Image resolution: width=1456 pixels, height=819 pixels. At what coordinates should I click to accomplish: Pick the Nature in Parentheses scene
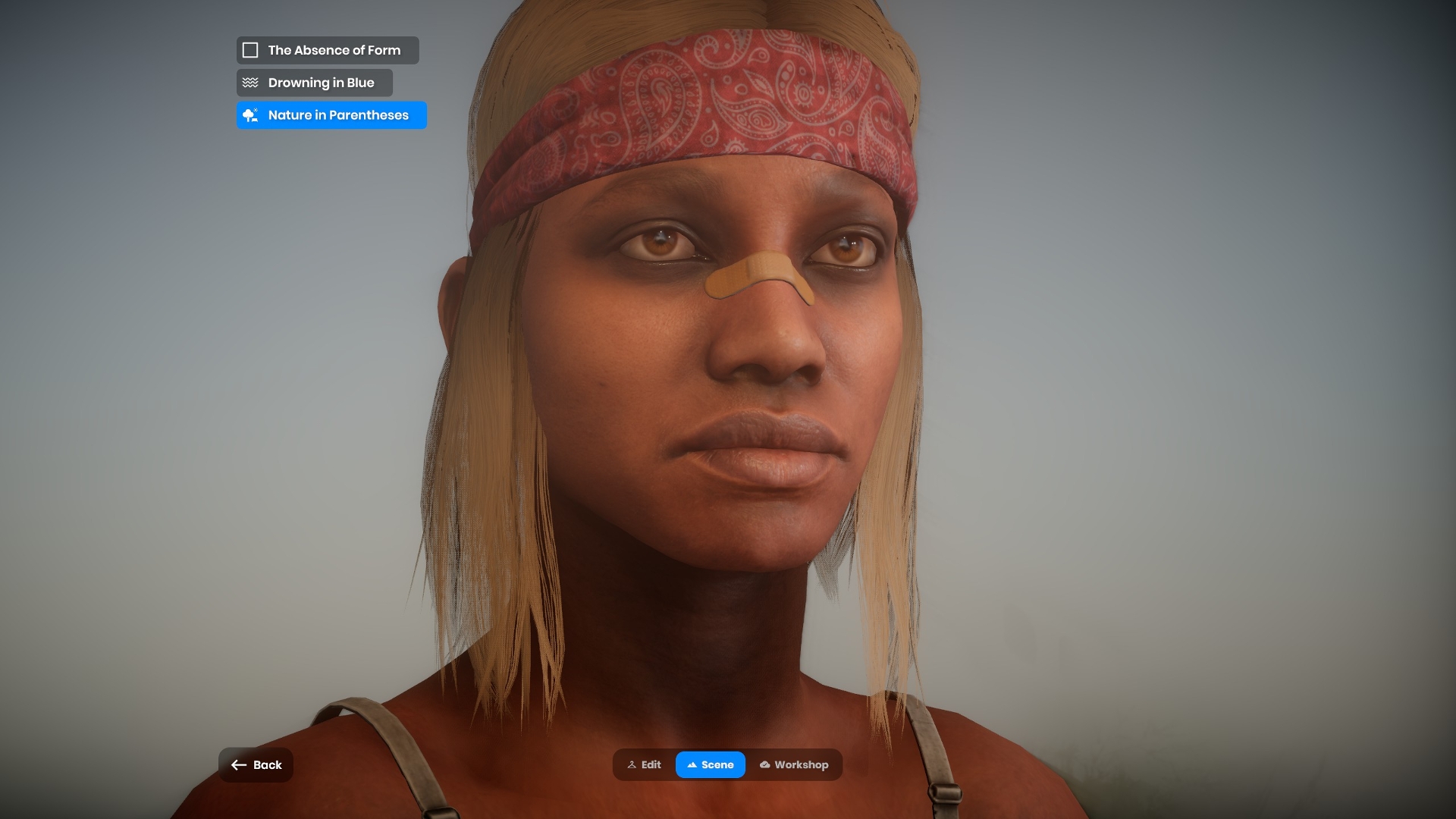pyautogui.click(x=331, y=115)
